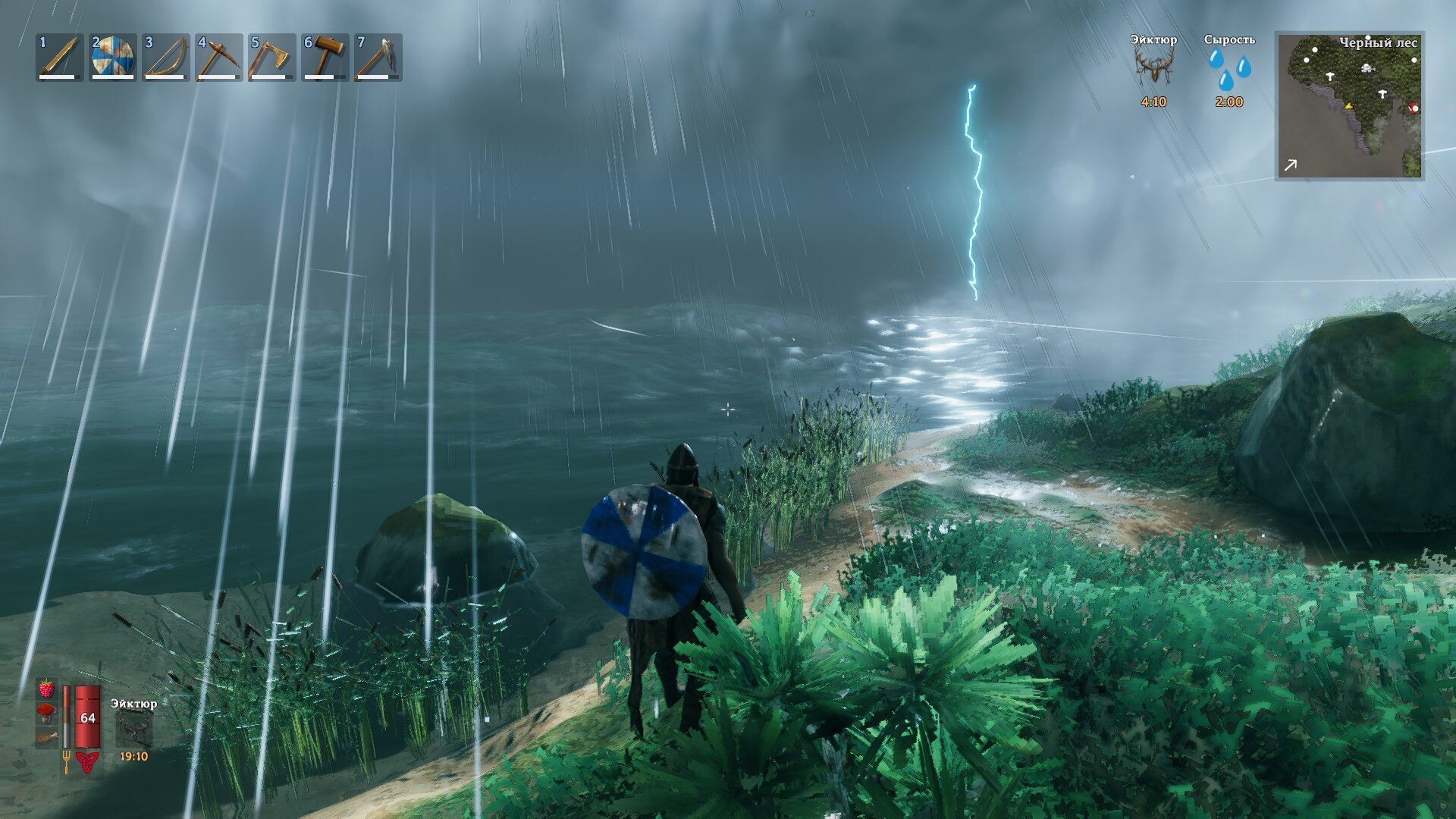Select the sword in hotbar slot 1
1456x819 pixels.
tap(60, 58)
